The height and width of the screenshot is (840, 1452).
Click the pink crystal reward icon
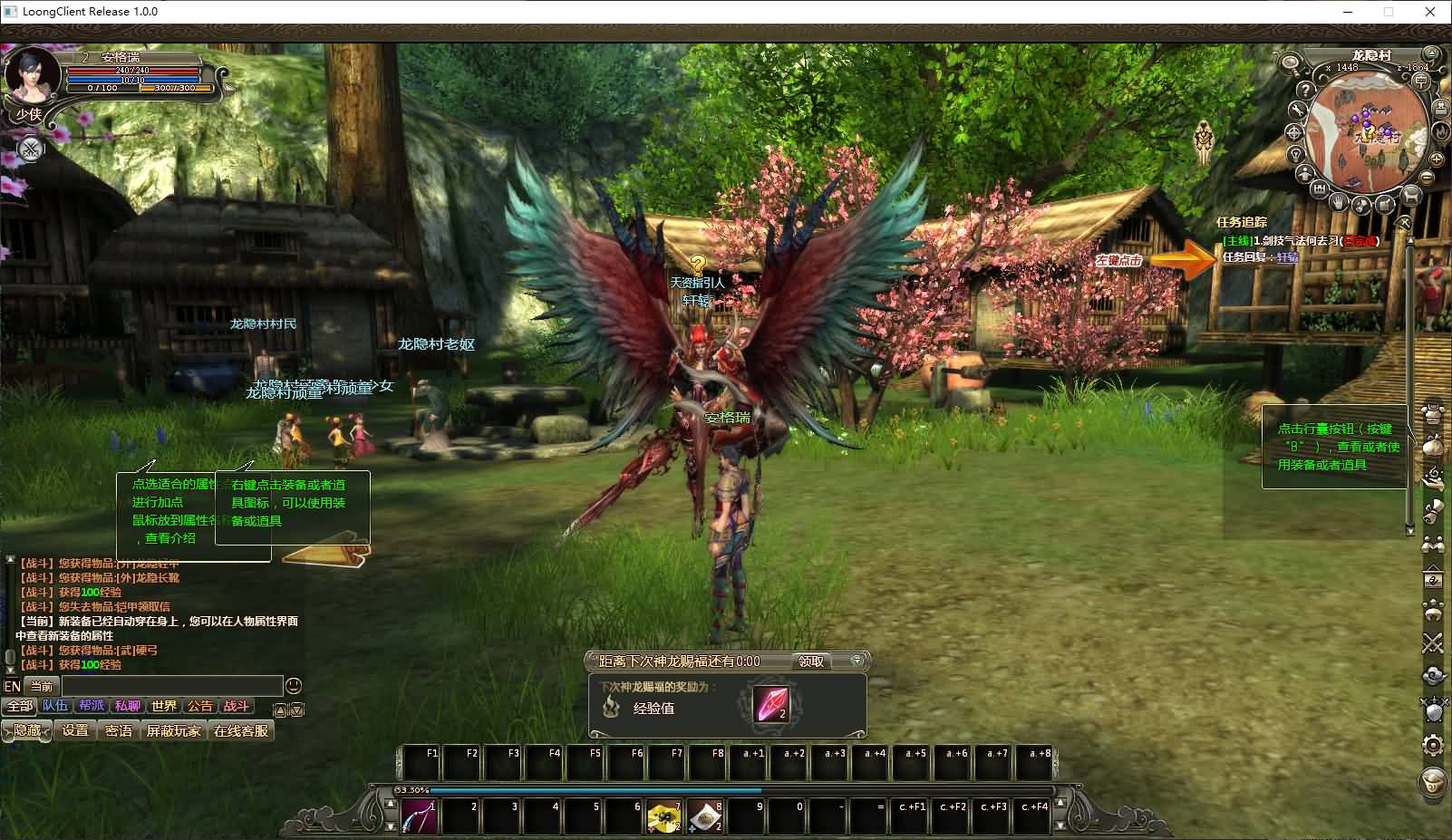click(x=771, y=704)
